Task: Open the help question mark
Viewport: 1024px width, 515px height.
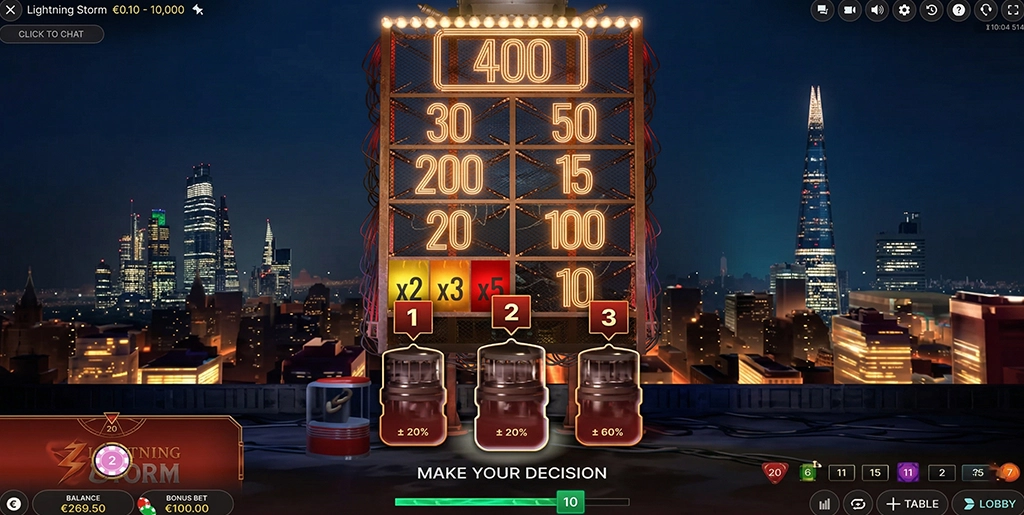Action: (x=958, y=10)
